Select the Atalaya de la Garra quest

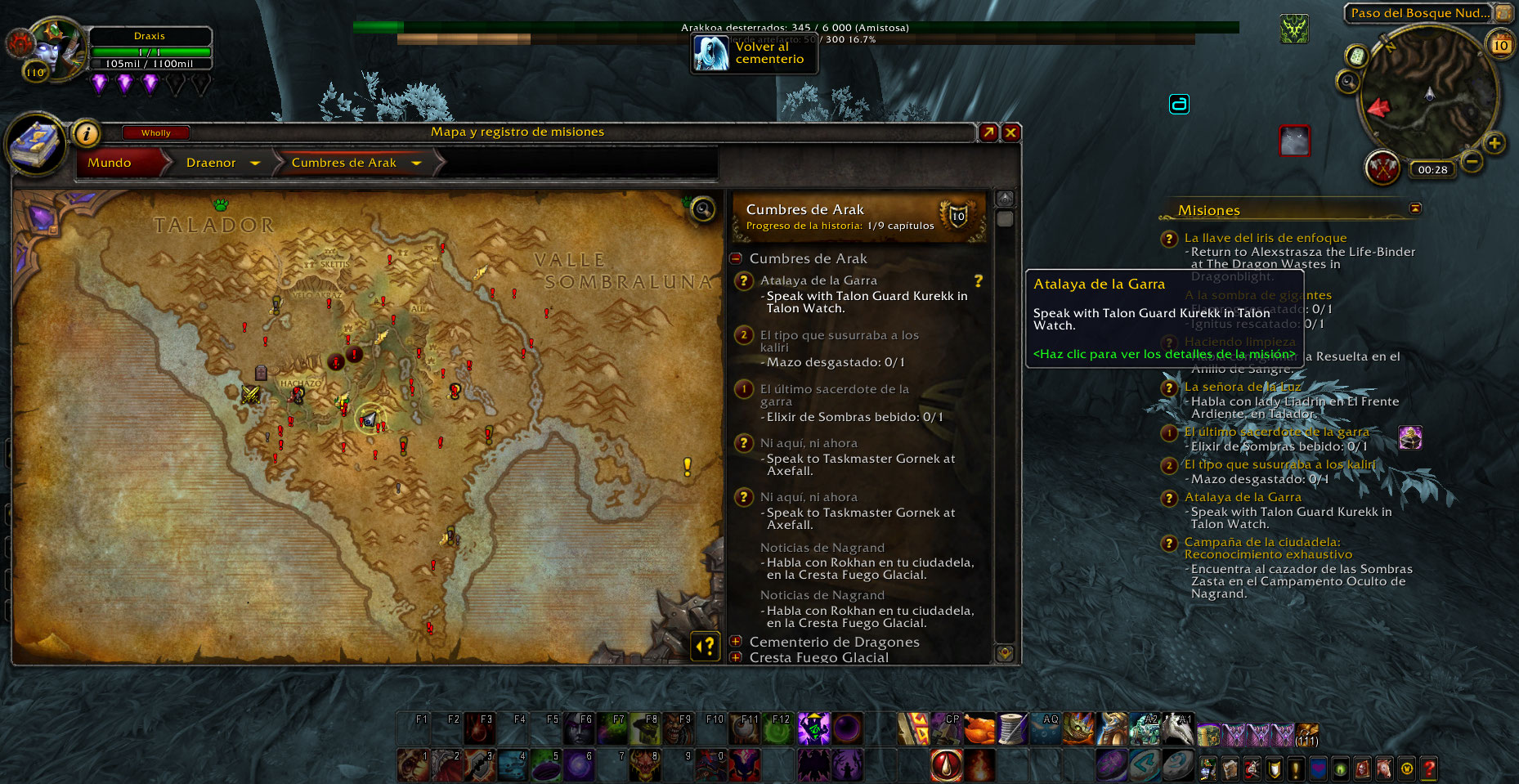[x=818, y=280]
